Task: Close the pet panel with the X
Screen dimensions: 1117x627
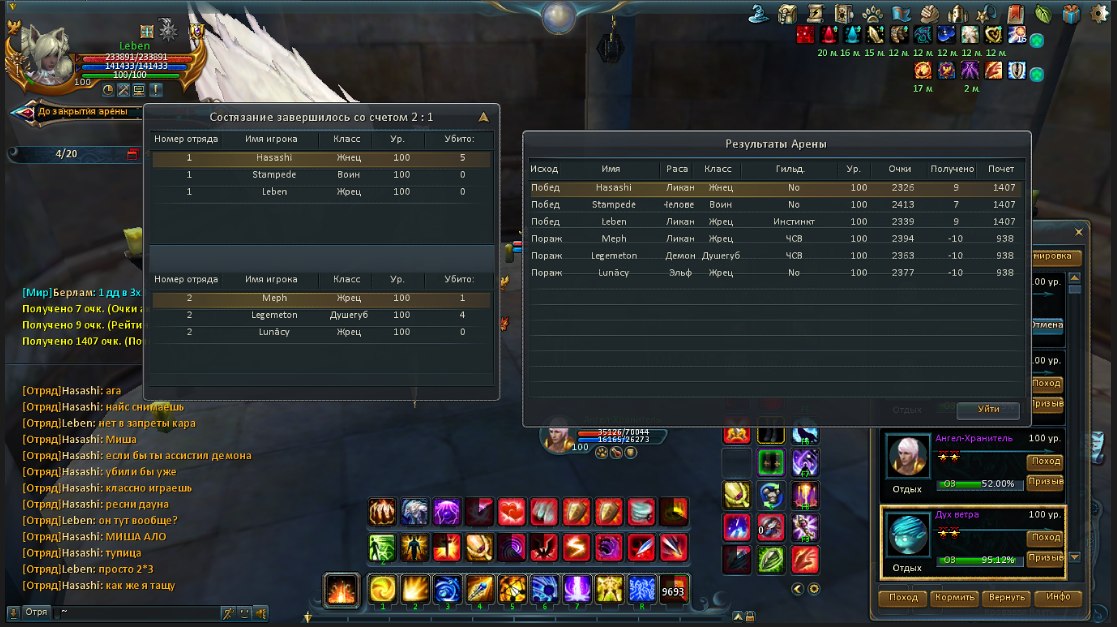Action: pyautogui.click(x=1078, y=232)
